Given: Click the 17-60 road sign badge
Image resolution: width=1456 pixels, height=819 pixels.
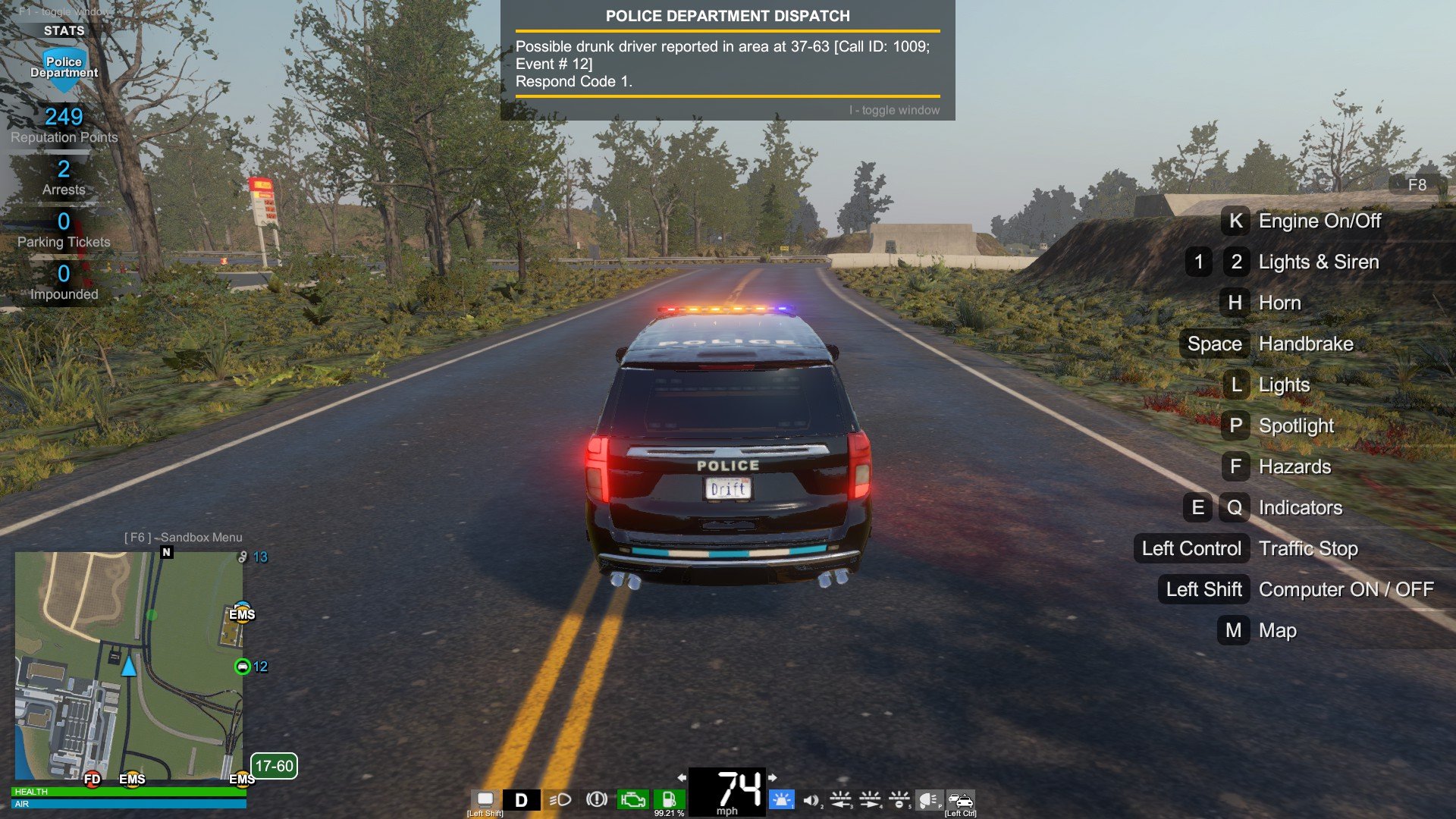Looking at the screenshot, I should coord(274,766).
